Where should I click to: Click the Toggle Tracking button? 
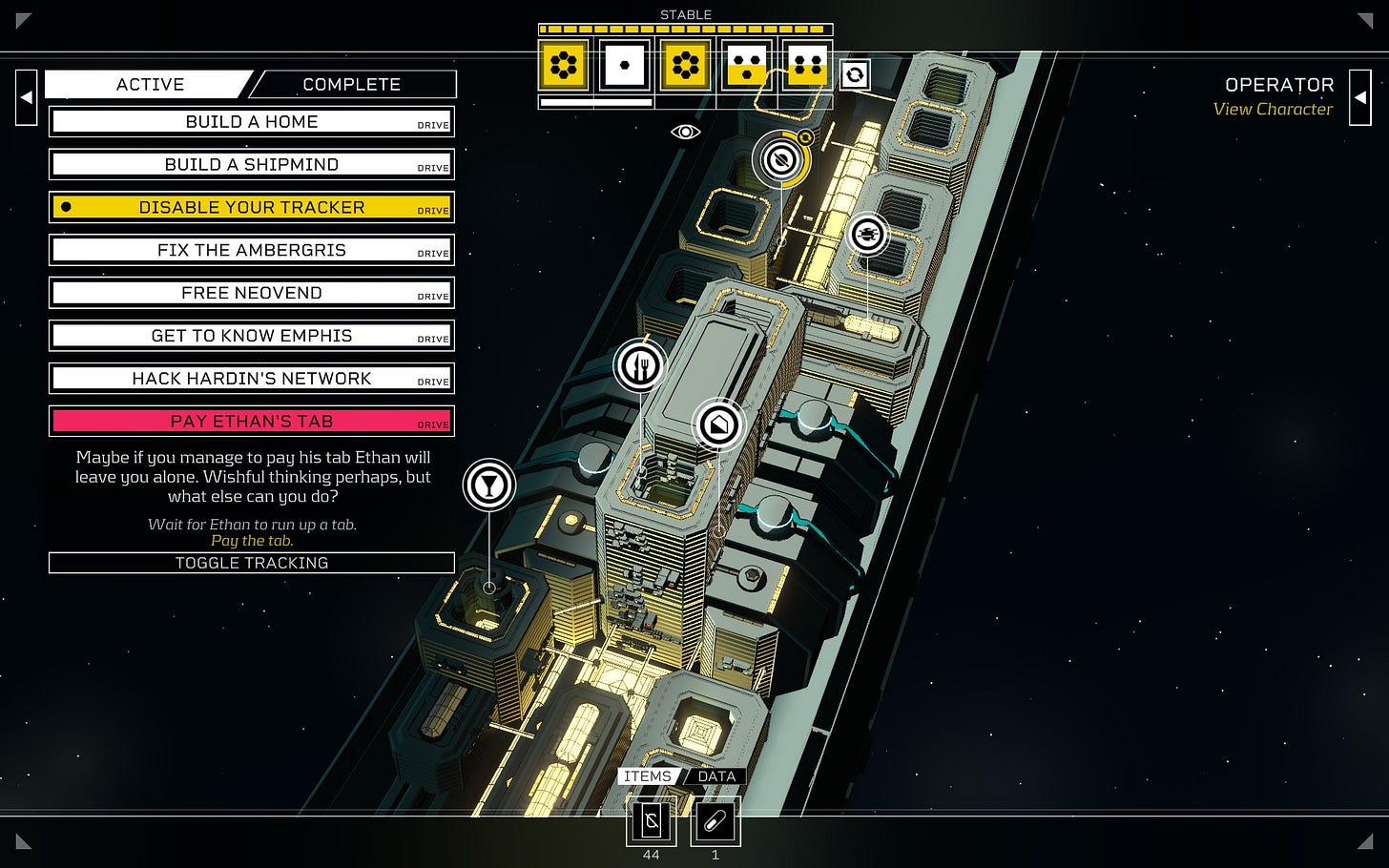252,563
